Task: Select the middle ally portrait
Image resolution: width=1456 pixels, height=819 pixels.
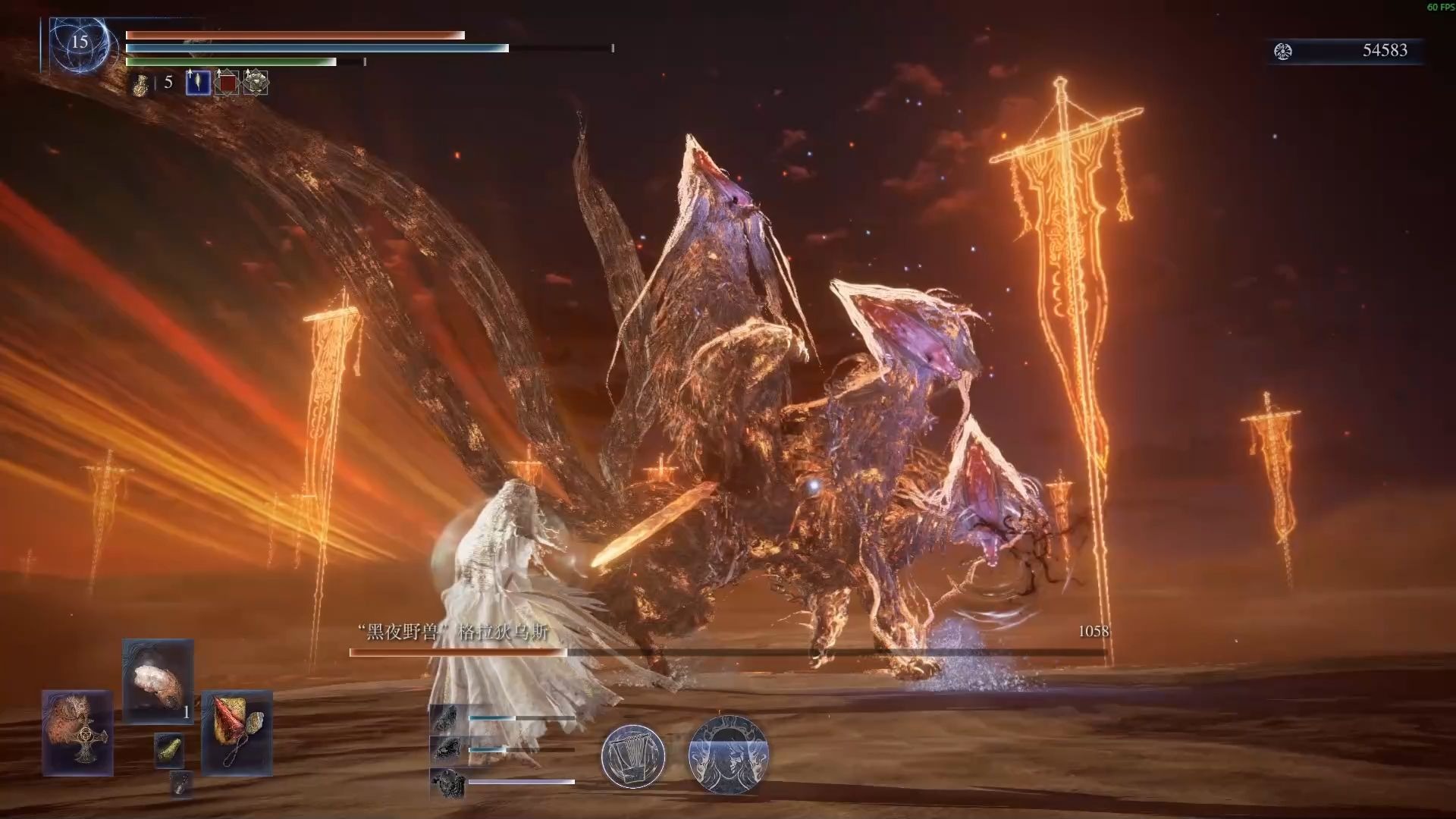Action: 444,749
